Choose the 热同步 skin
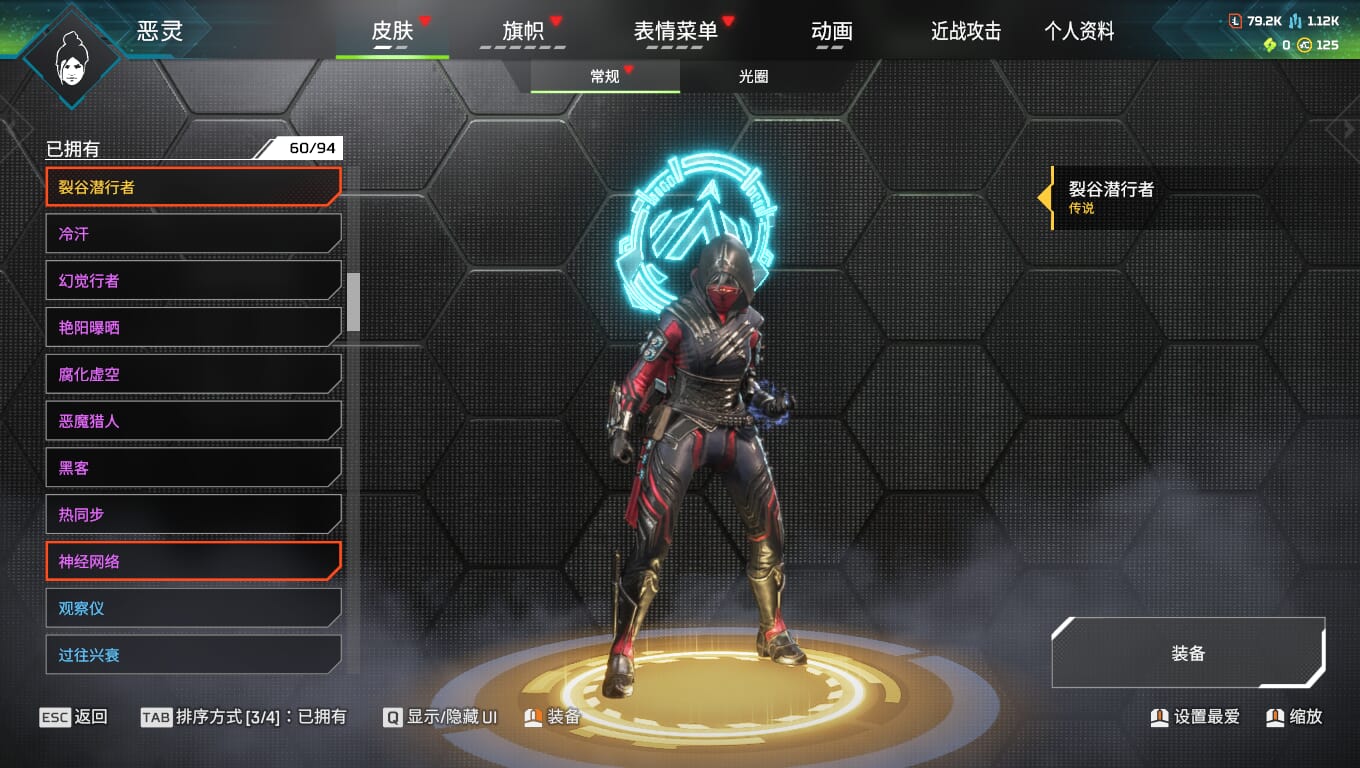The image size is (1360, 768). point(193,514)
